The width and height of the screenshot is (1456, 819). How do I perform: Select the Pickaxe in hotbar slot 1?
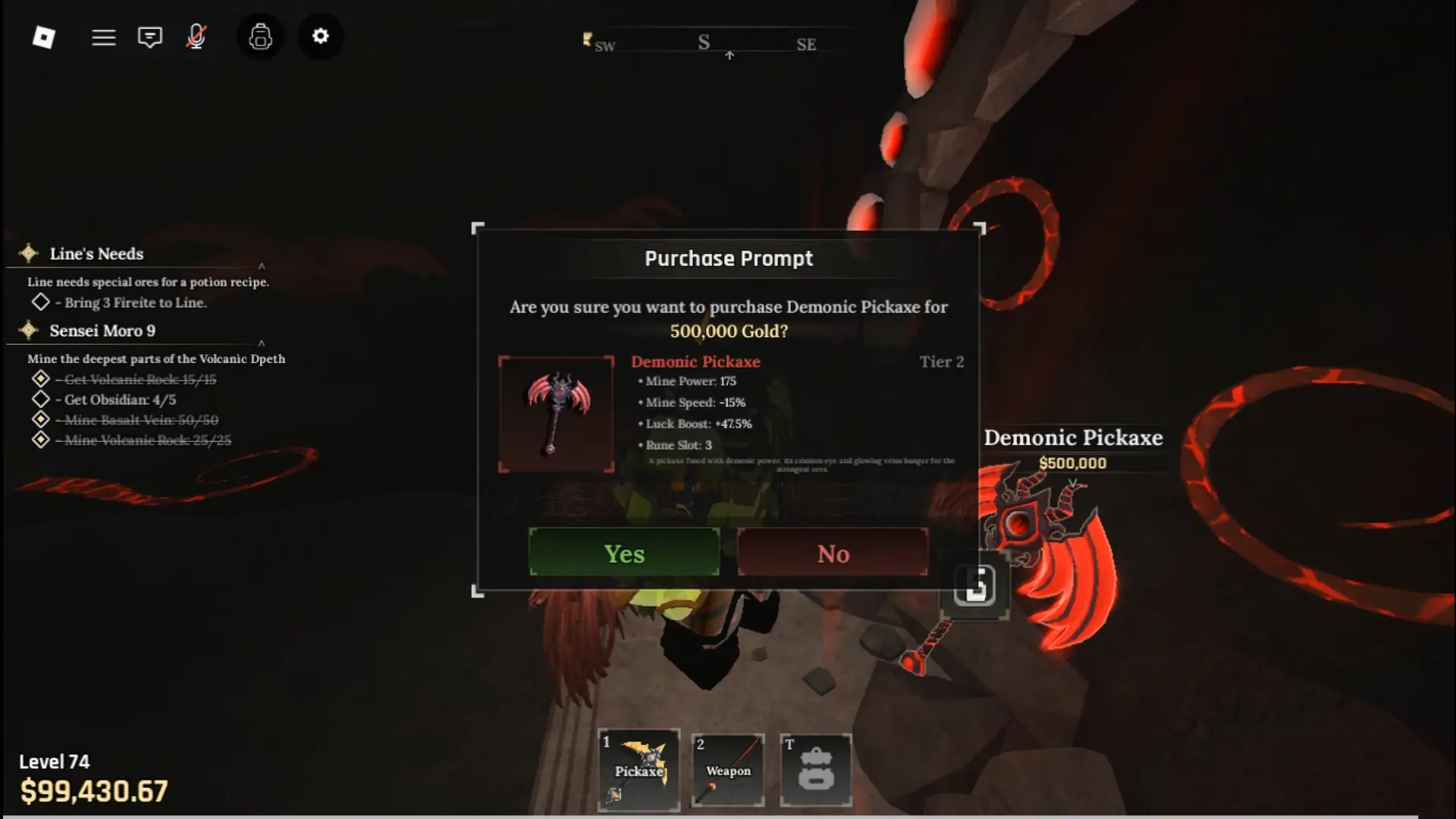point(639,769)
